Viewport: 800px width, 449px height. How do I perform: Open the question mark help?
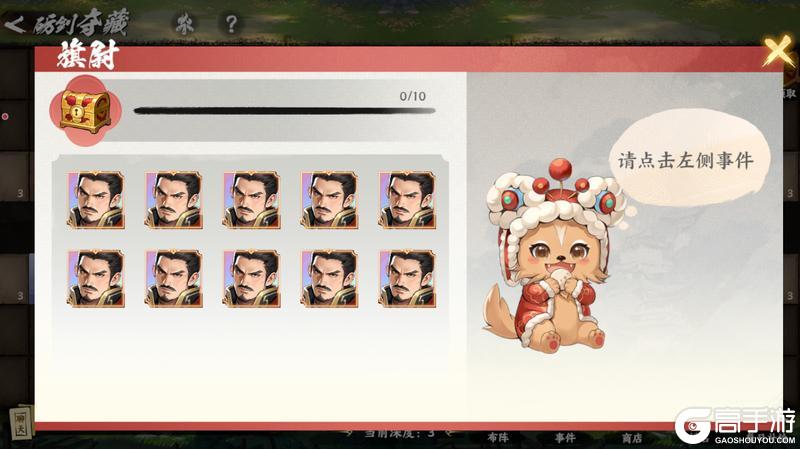(231, 23)
